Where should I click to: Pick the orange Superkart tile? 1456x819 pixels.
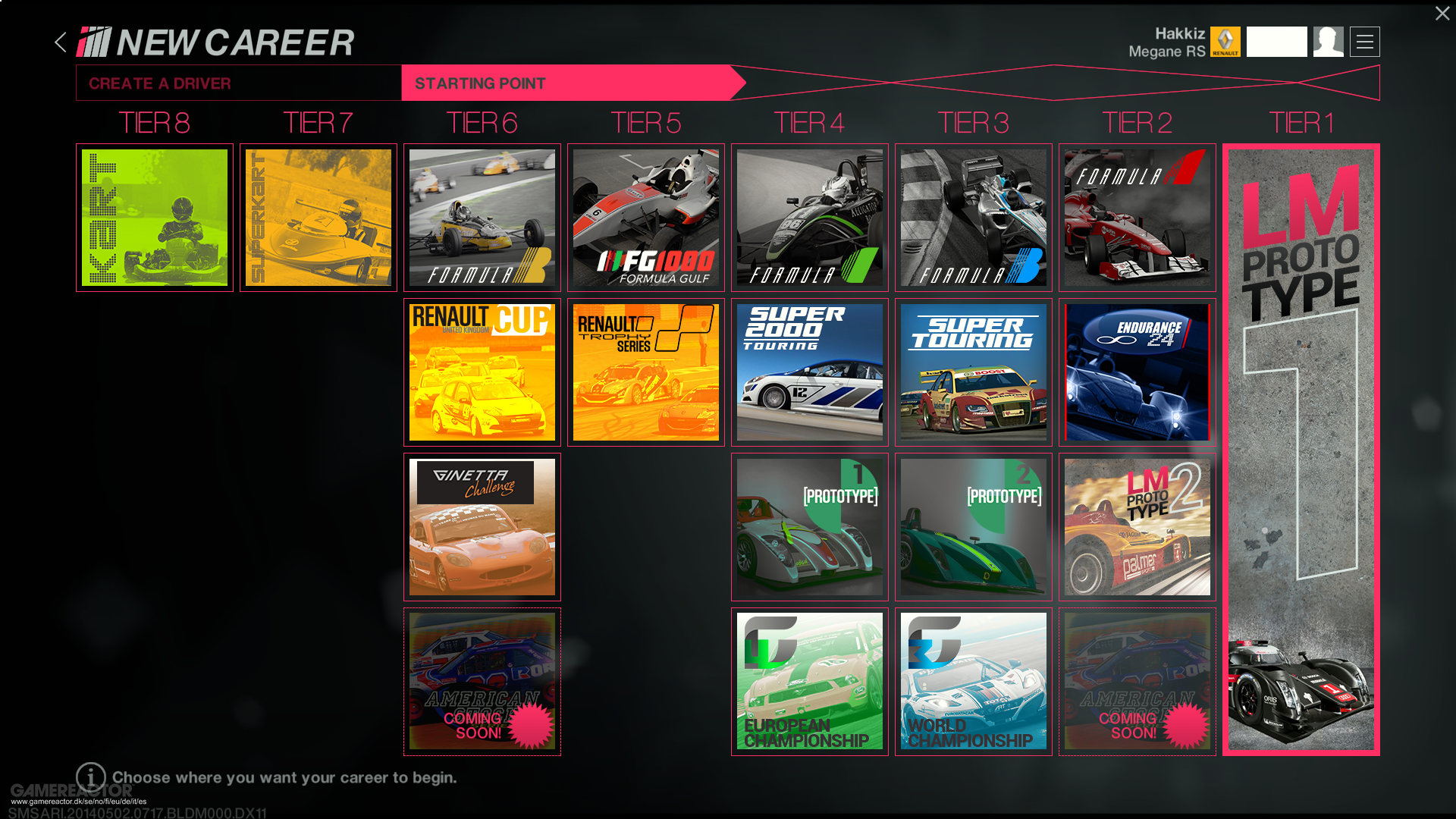318,218
